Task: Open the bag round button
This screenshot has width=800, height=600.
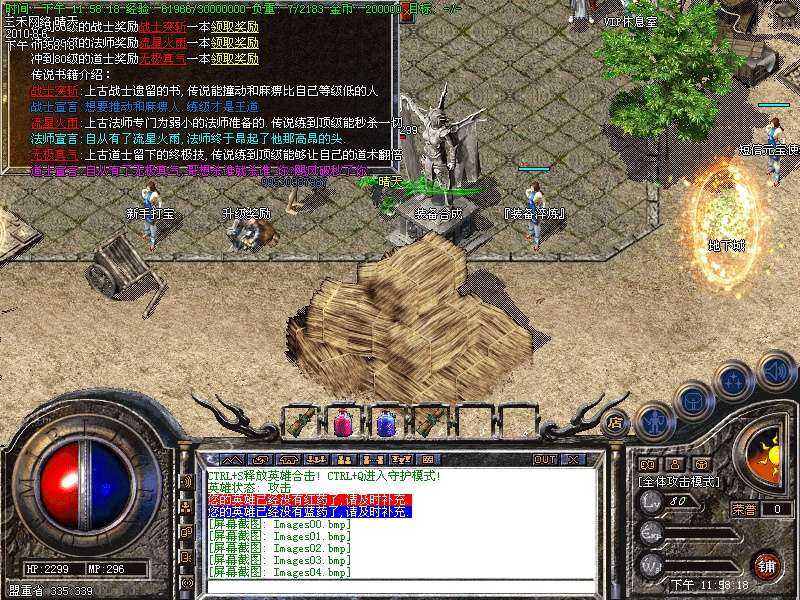Action: coord(692,401)
